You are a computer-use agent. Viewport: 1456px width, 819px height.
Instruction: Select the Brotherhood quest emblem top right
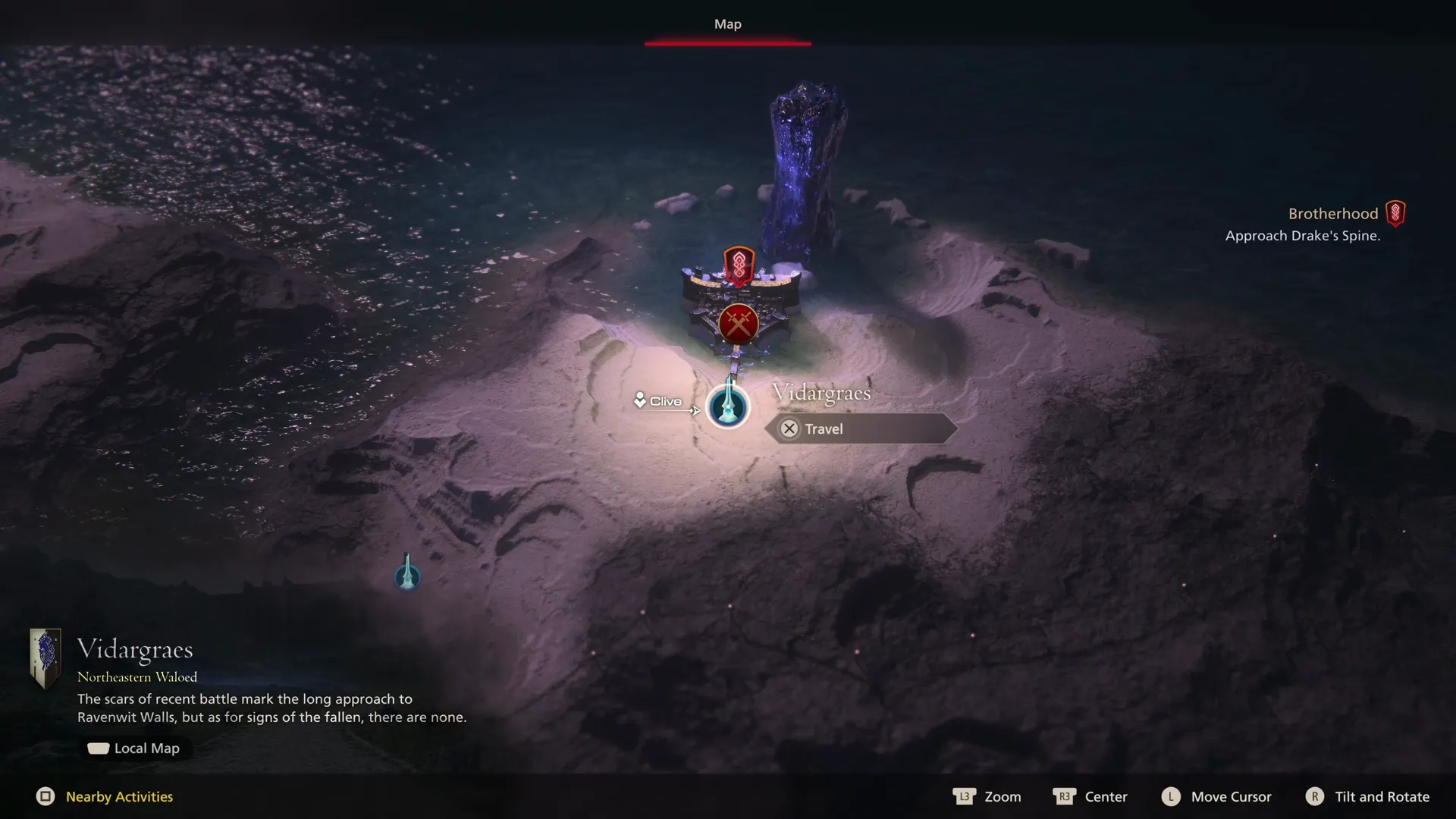[1395, 213]
